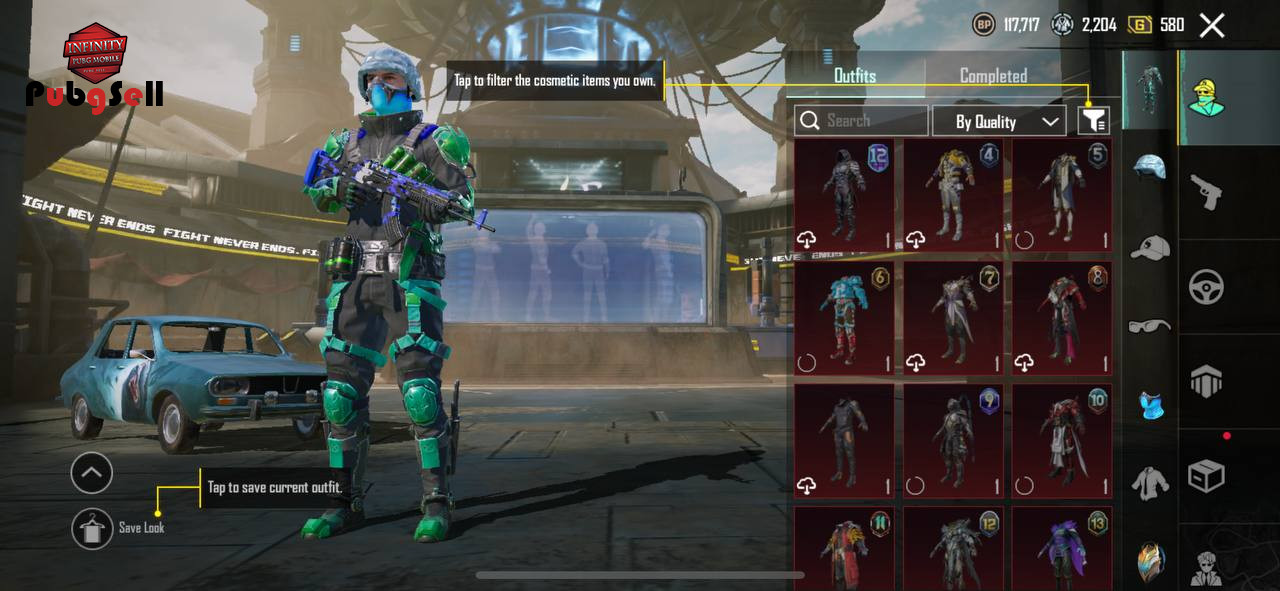Viewport: 1280px width, 591px height.
Task: Open the crate box category
Action: 1206,476
